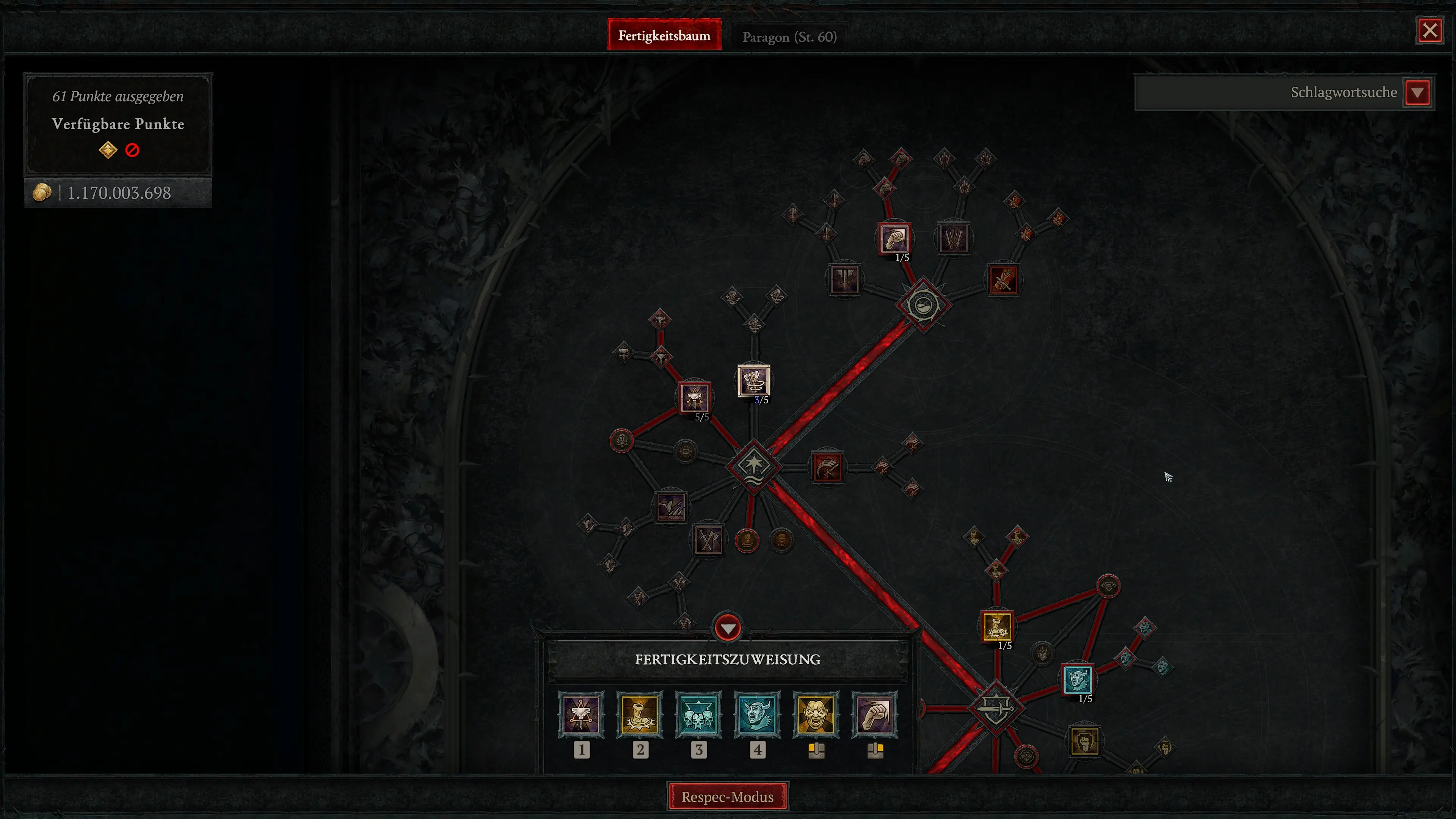Select the red scythe-sword skill node
The width and height of the screenshot is (1456, 819).
(x=827, y=468)
